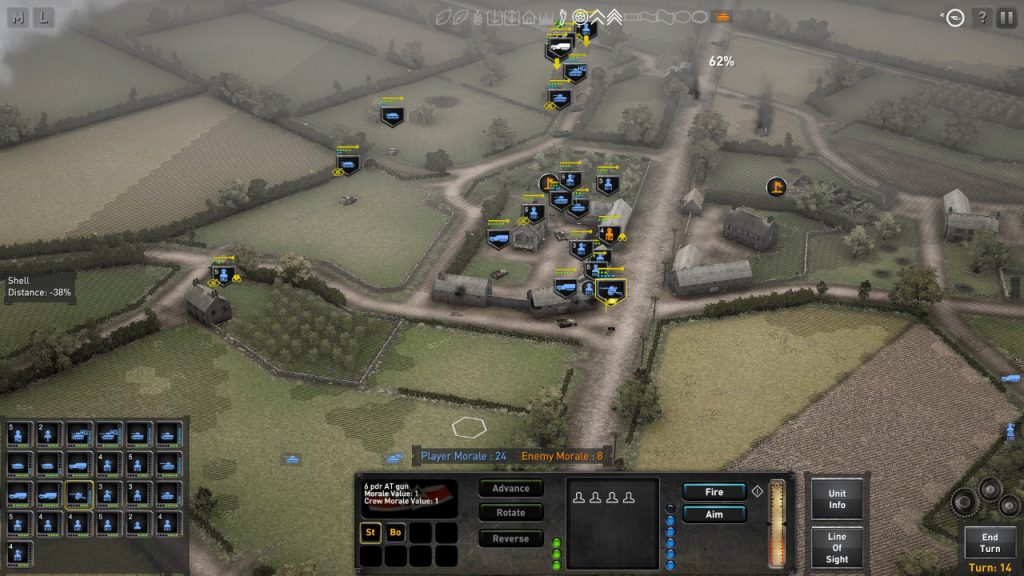Viewport: 1024px width, 576px height.
Task: Select the highlighted AT gun roster slot
Action: point(79,494)
